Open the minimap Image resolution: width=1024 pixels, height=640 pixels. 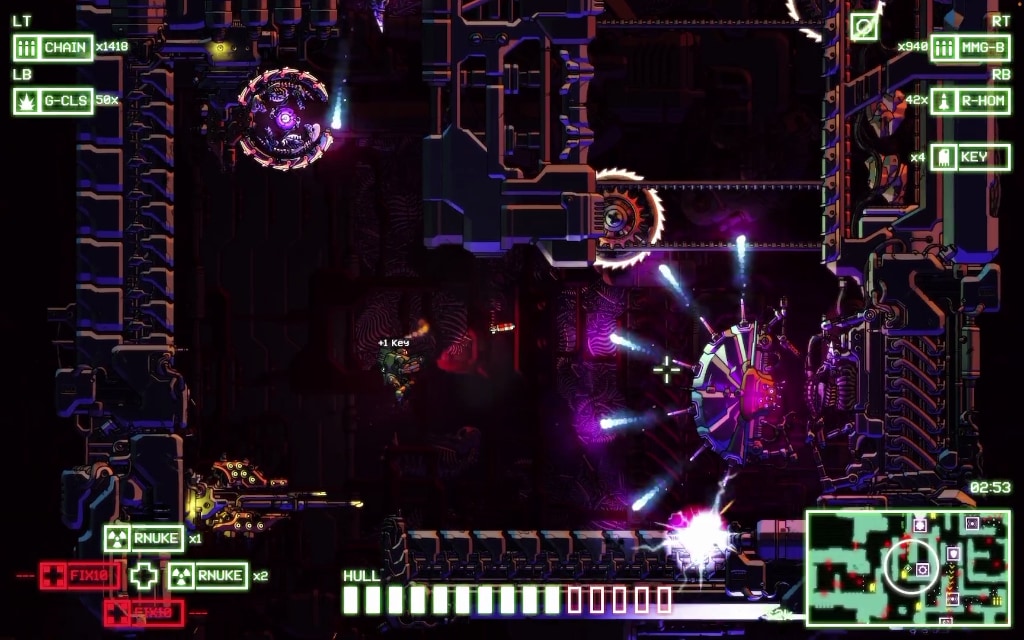[x=907, y=568]
